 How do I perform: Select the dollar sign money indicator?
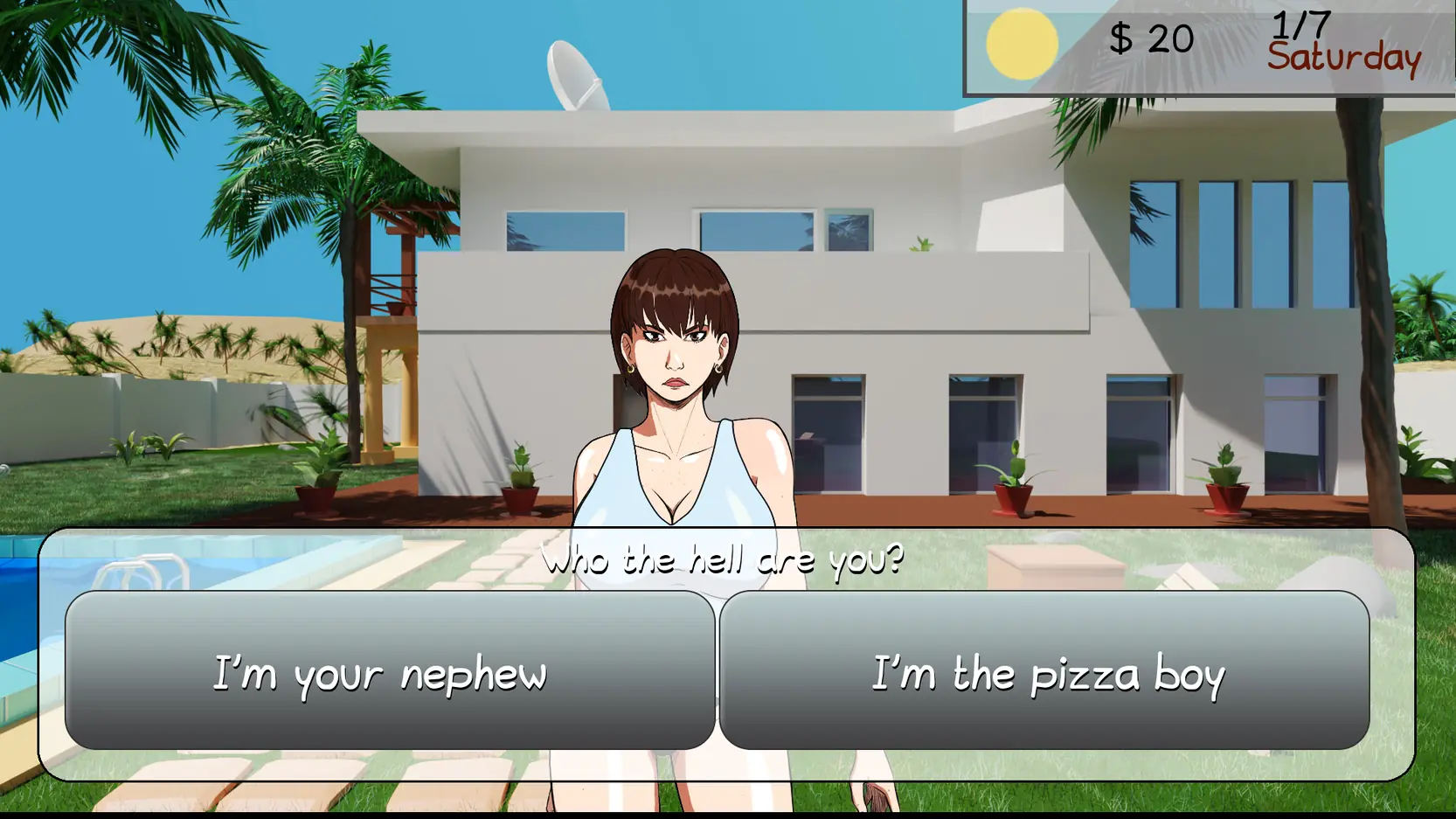pyautogui.click(x=1123, y=38)
